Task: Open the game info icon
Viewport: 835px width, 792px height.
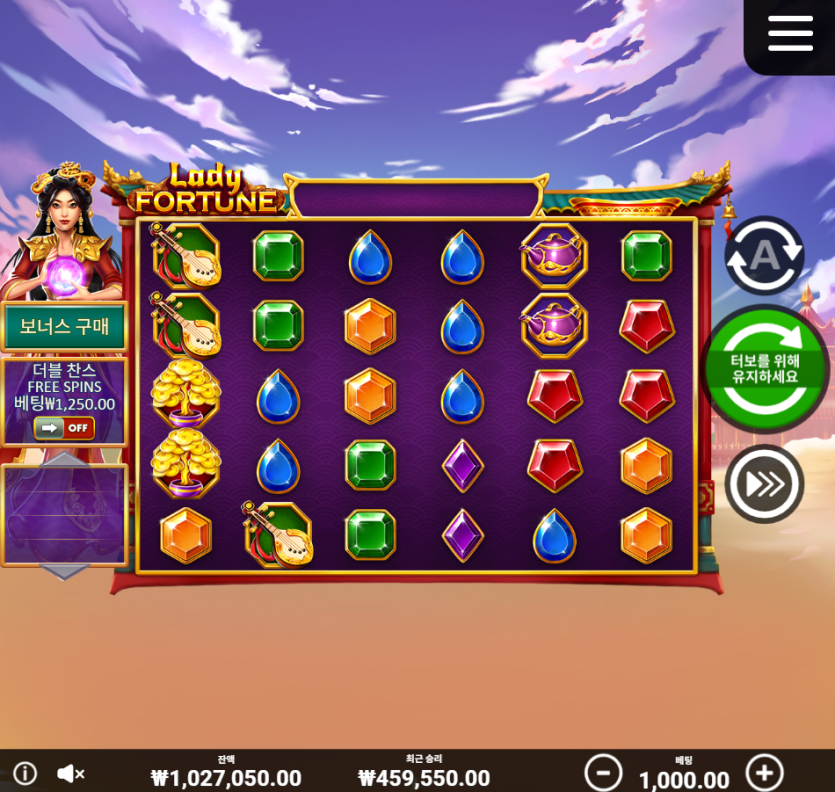Action: point(25,773)
